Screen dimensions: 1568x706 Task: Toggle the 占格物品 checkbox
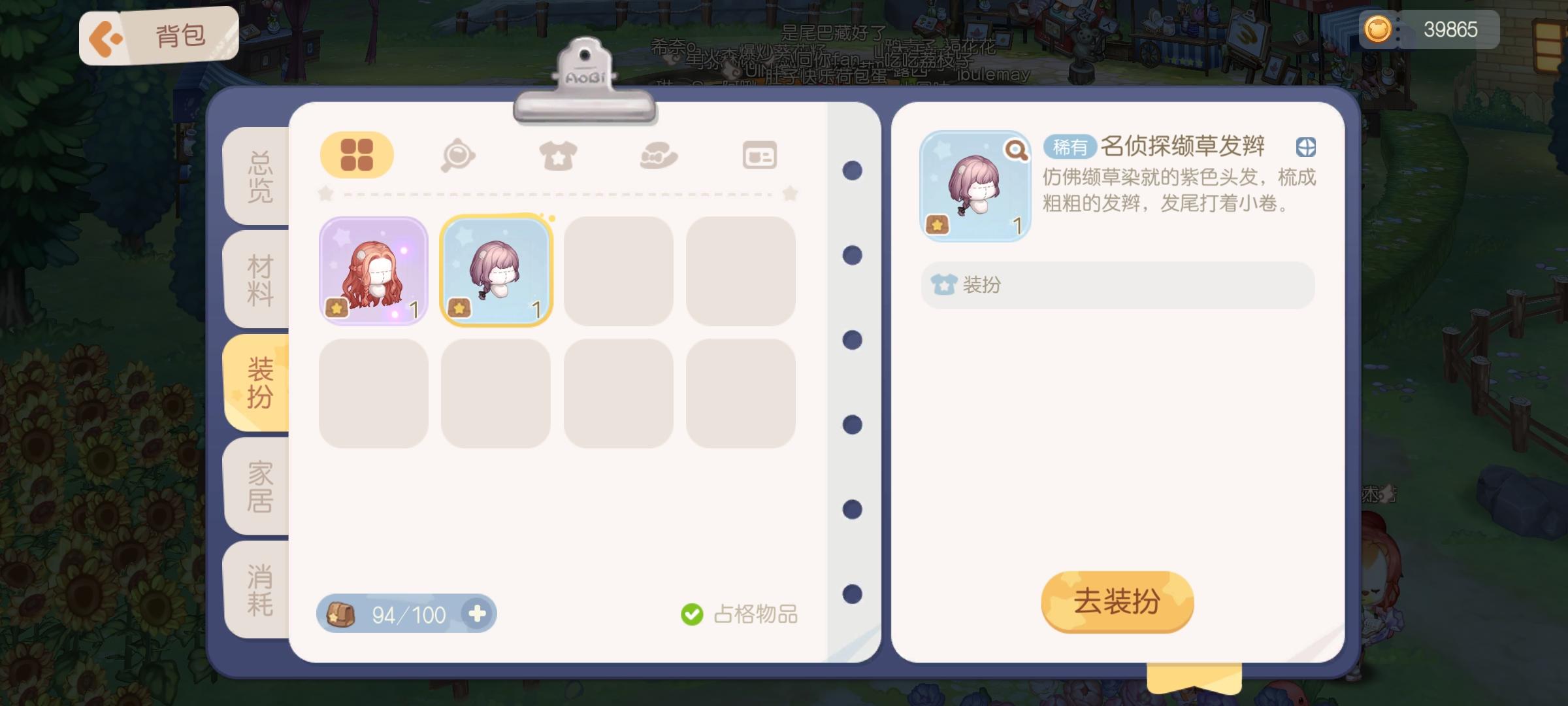point(691,613)
